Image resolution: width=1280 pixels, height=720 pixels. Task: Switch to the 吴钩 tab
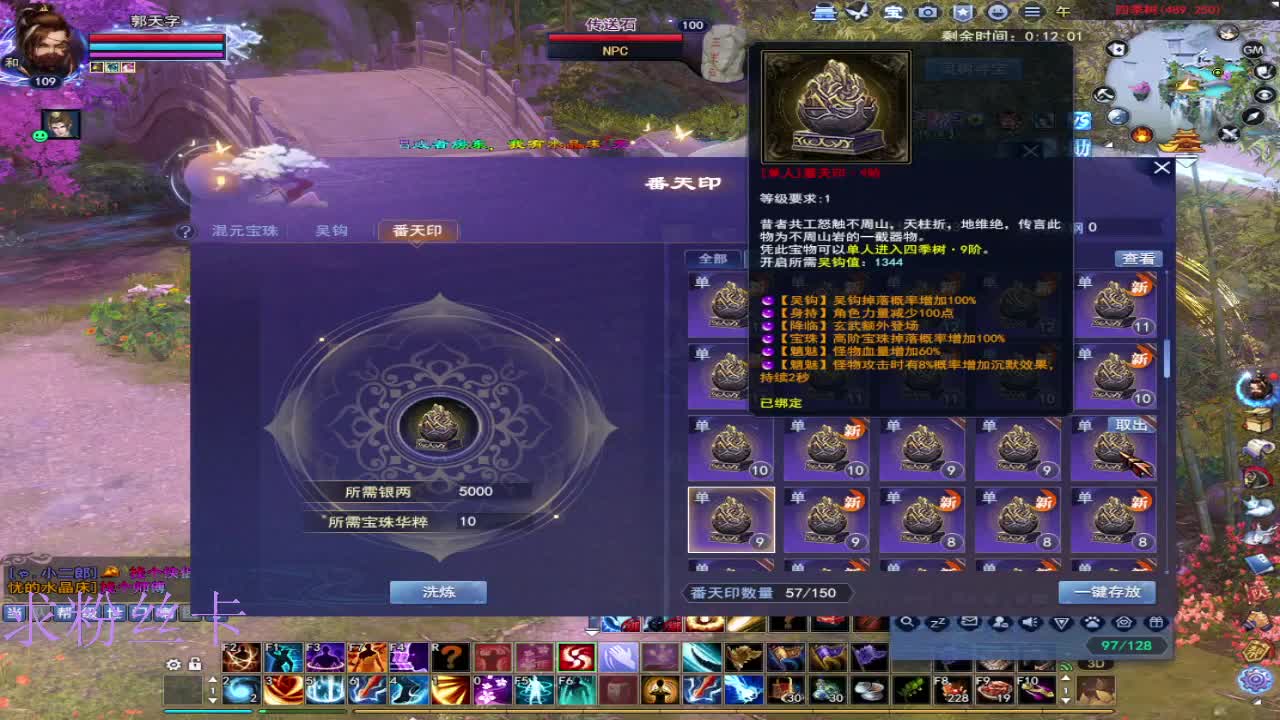pos(331,230)
